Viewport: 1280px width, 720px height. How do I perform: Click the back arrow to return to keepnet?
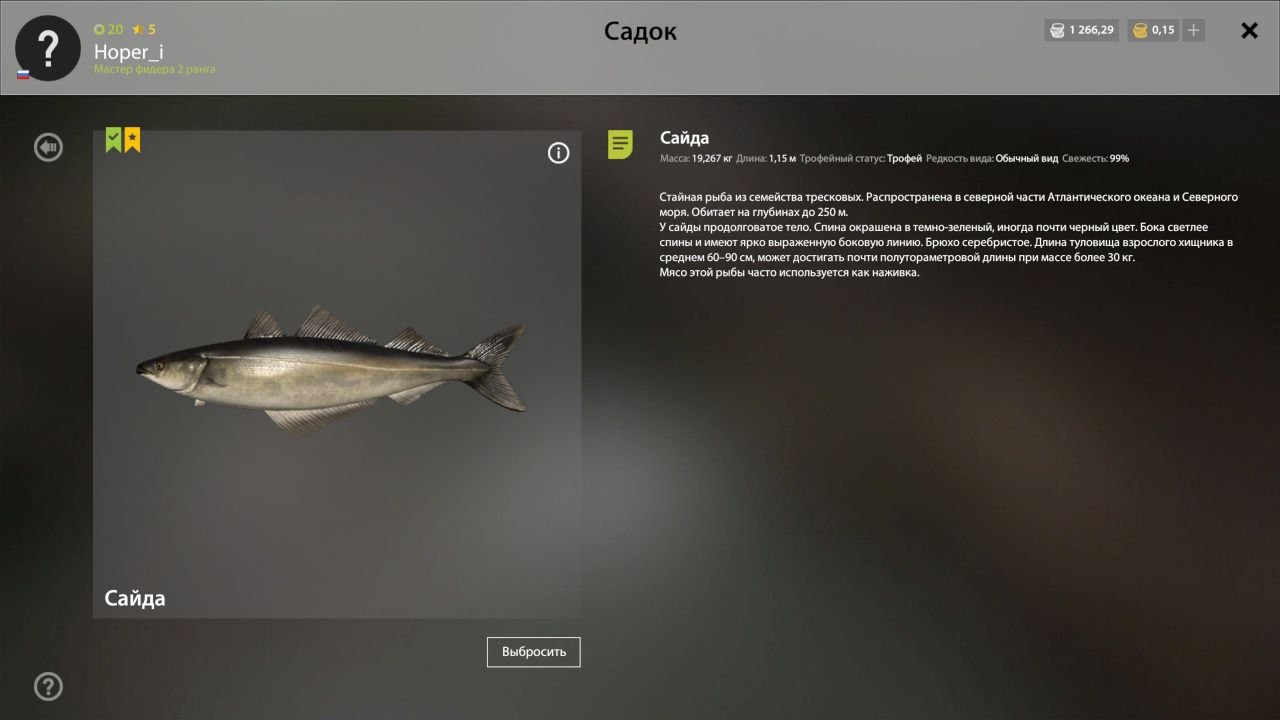(x=47, y=147)
